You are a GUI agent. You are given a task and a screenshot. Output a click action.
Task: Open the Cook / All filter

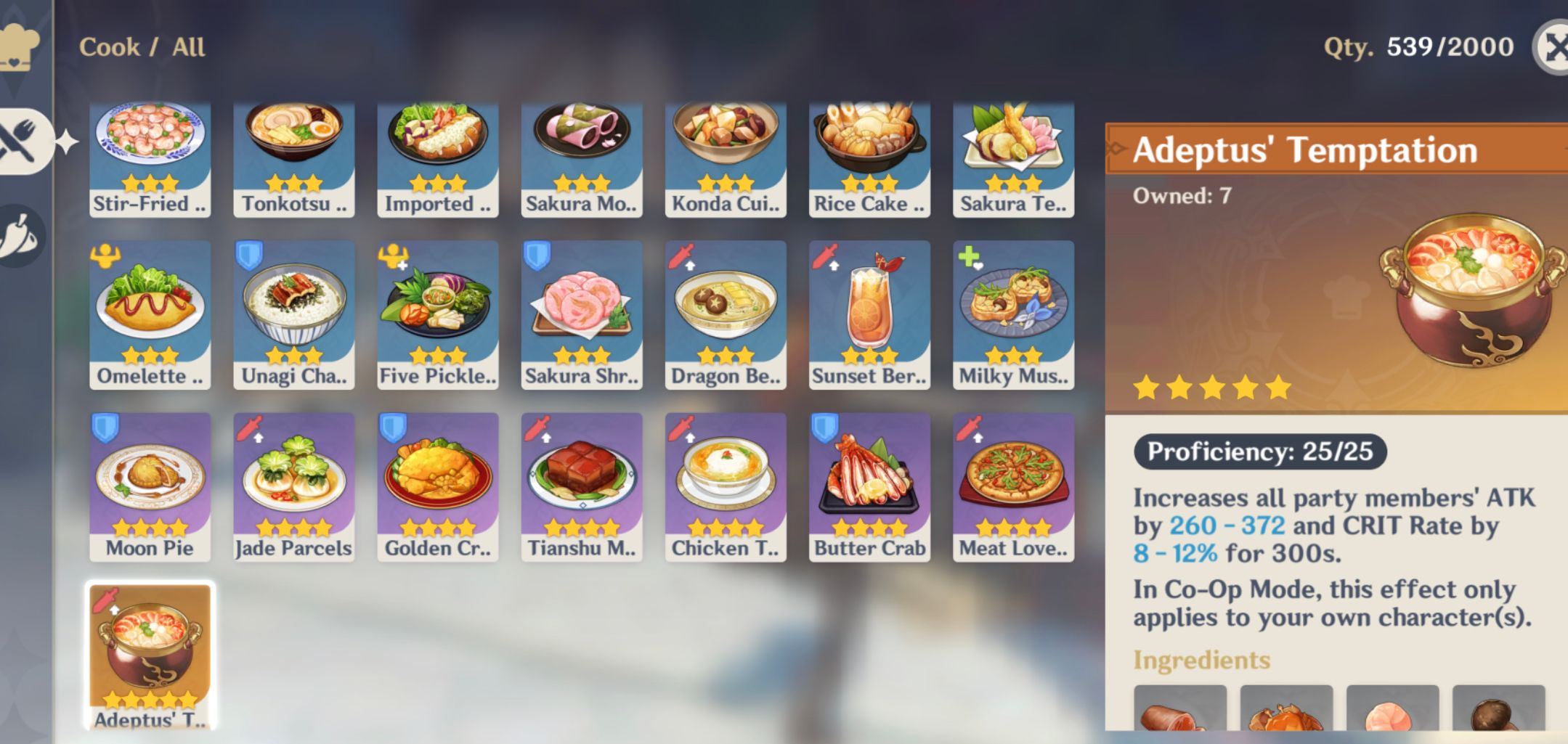pos(142,46)
